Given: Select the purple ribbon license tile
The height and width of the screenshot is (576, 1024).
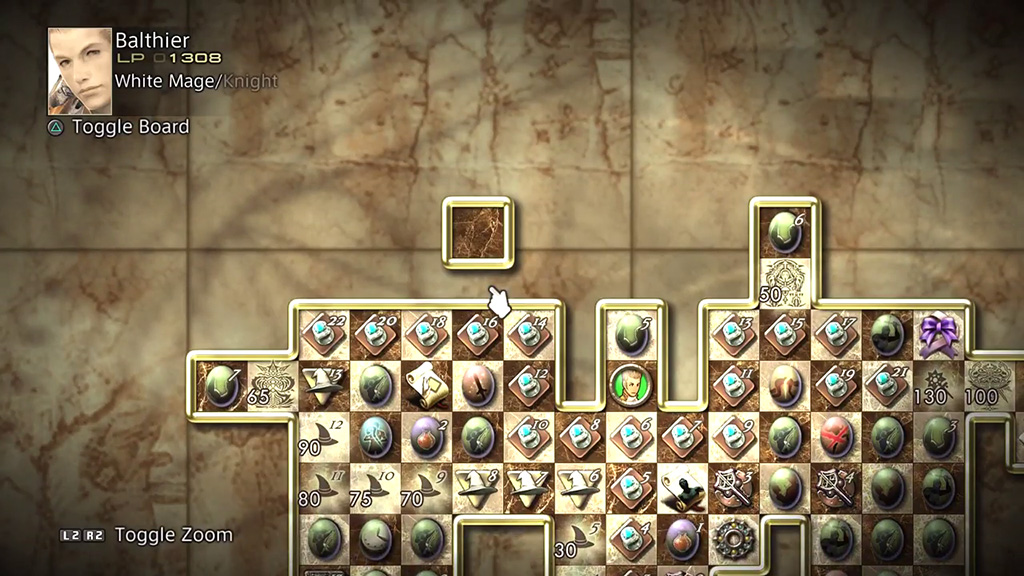Looking at the screenshot, I should [939, 335].
